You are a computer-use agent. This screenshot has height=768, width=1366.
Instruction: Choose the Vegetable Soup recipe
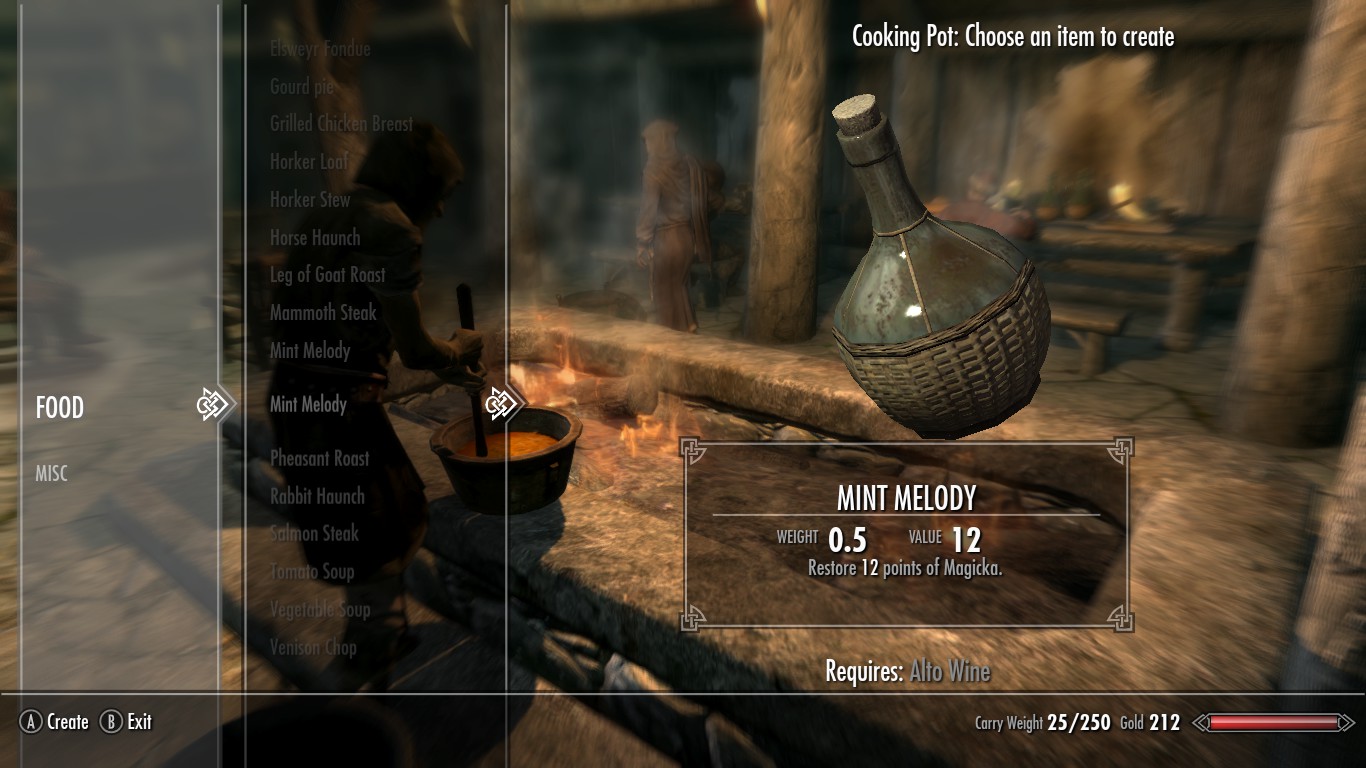coord(320,610)
